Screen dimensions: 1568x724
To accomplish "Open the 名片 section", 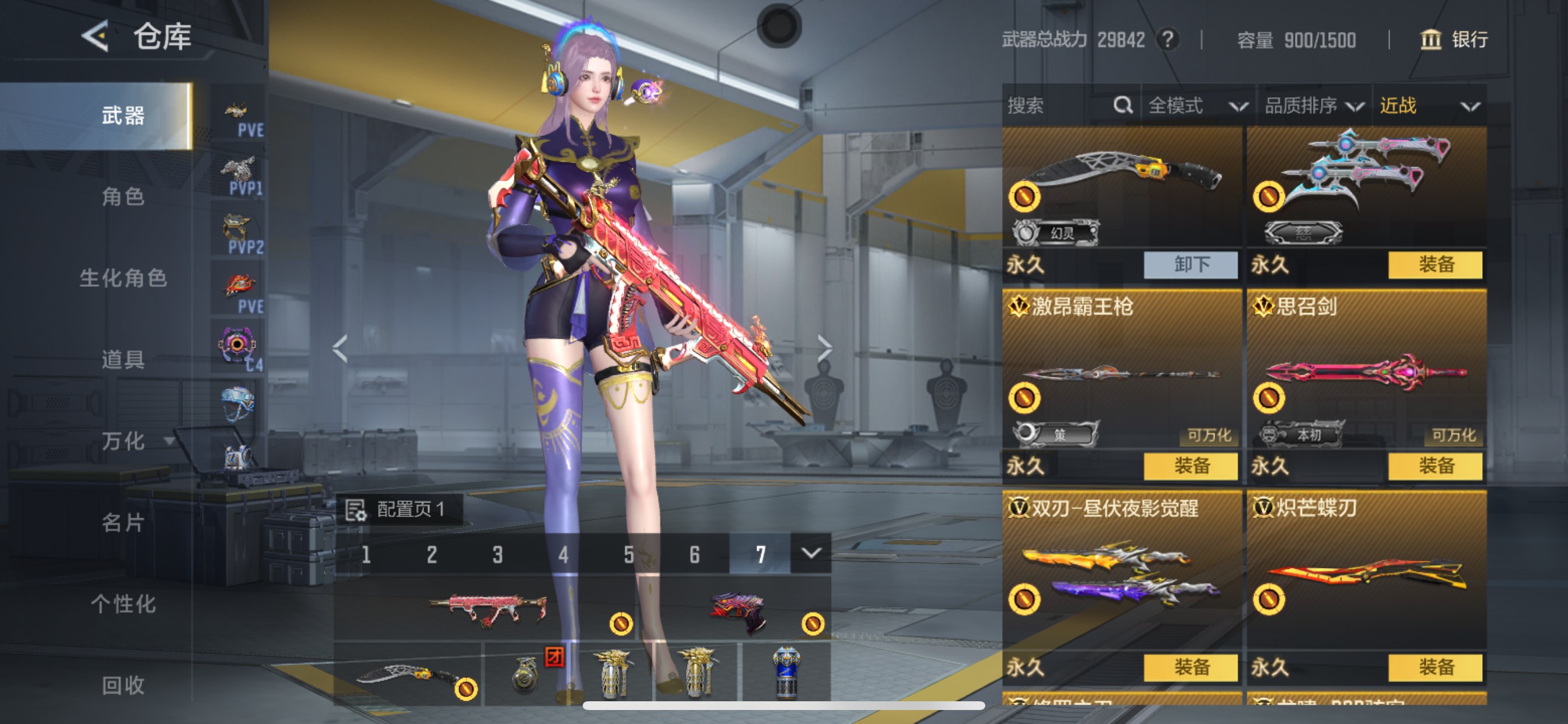I will (123, 523).
